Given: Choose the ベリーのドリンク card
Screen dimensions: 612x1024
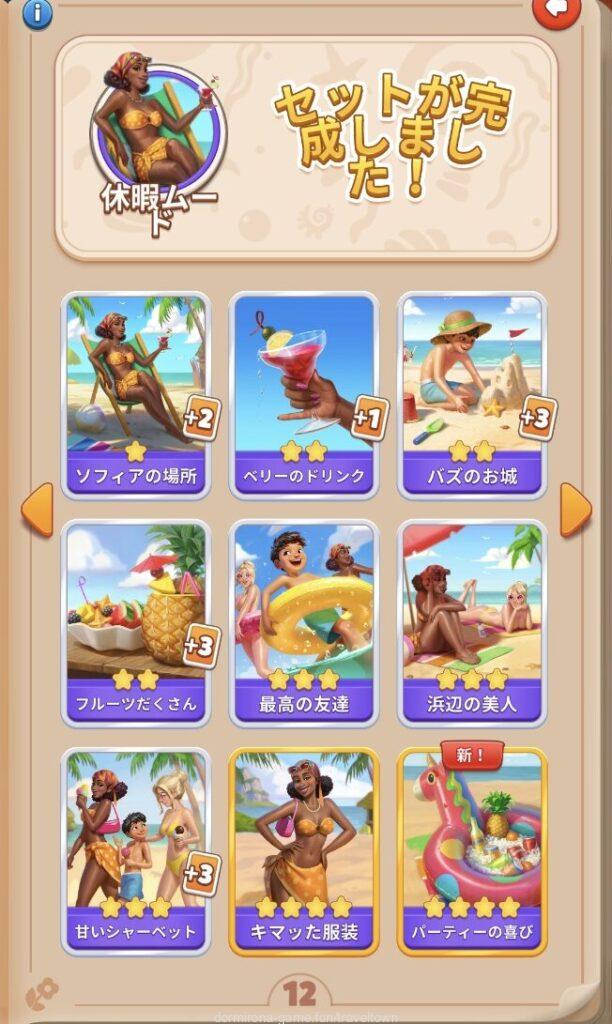Looking at the screenshot, I should pyautogui.click(x=304, y=394).
